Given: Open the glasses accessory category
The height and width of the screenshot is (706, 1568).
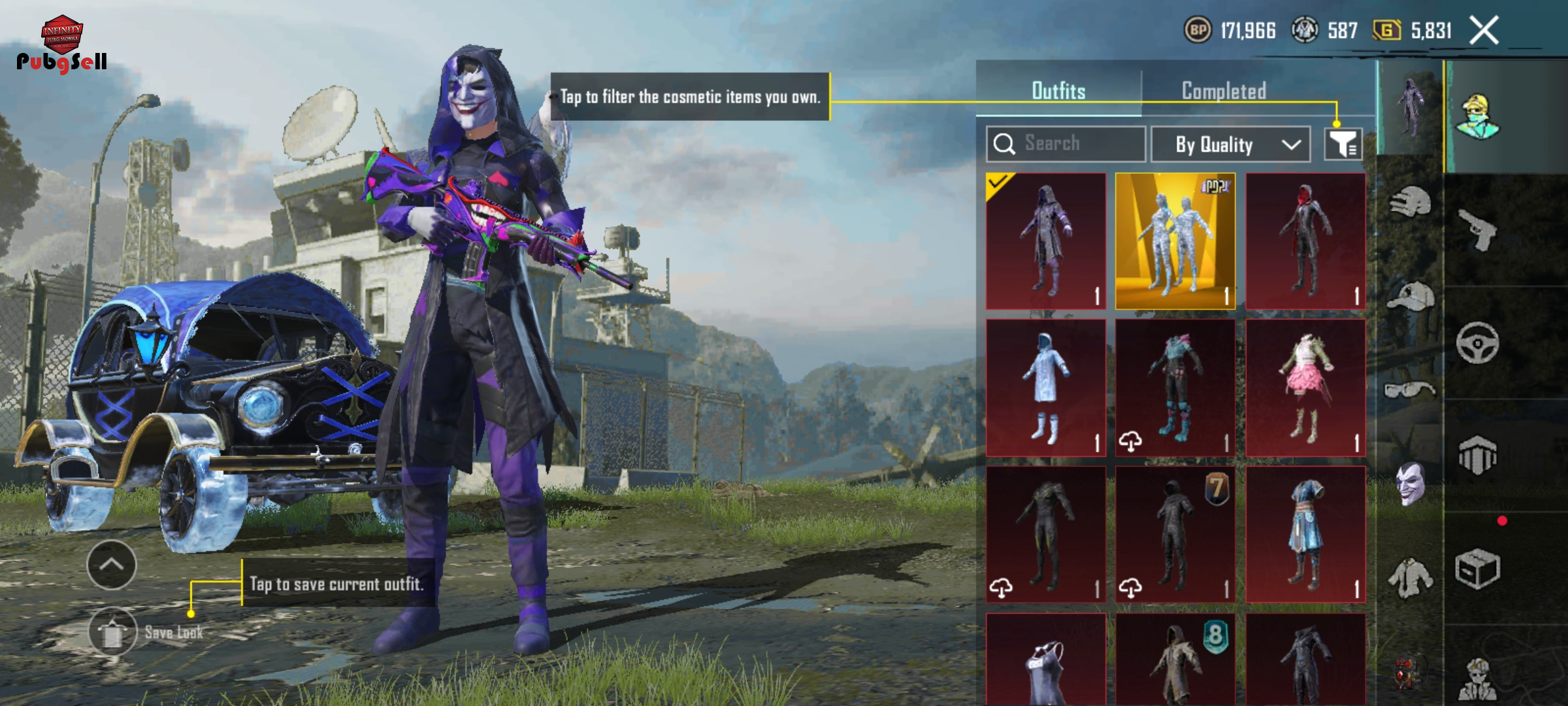Looking at the screenshot, I should 1410,390.
